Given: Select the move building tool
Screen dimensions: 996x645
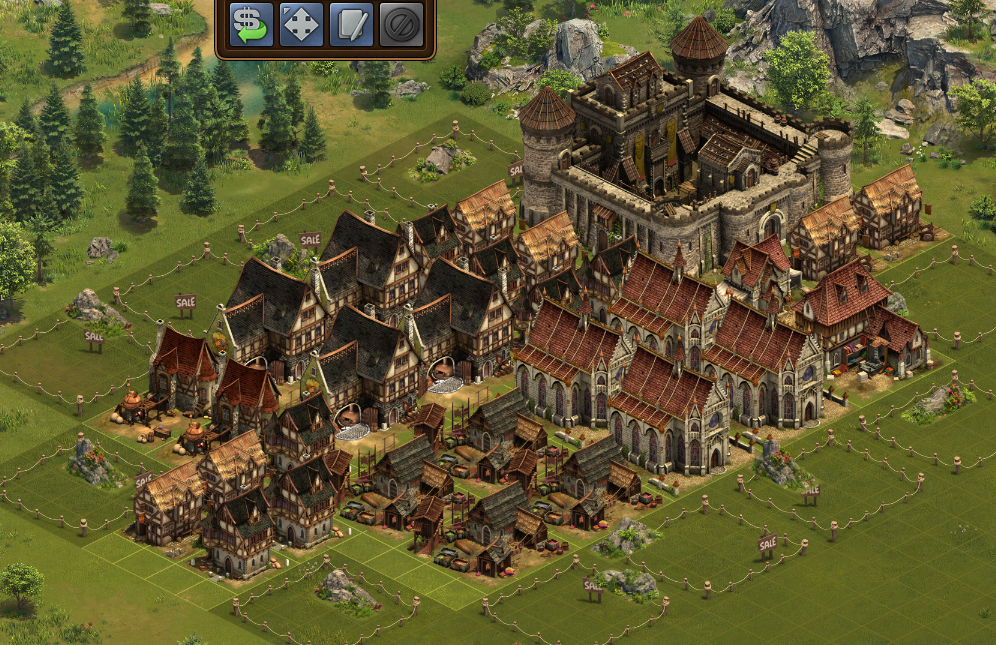Looking at the screenshot, I should 301,25.
